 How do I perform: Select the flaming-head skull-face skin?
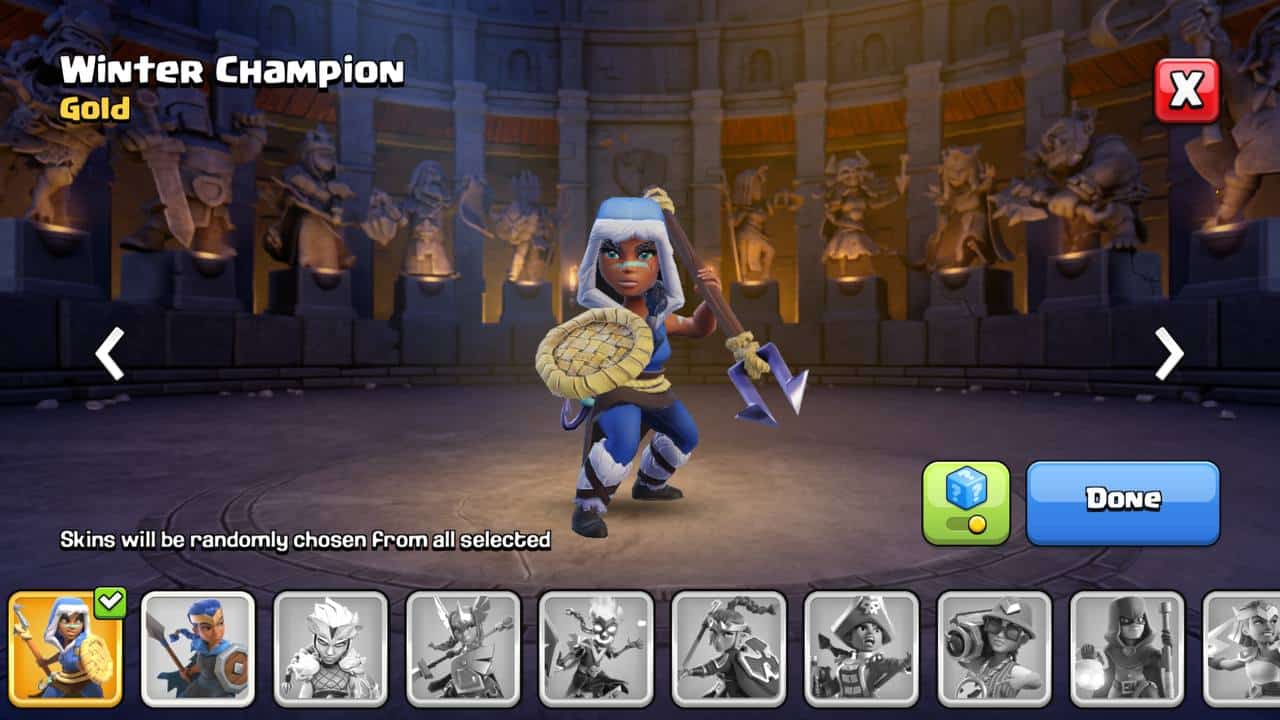coord(596,649)
